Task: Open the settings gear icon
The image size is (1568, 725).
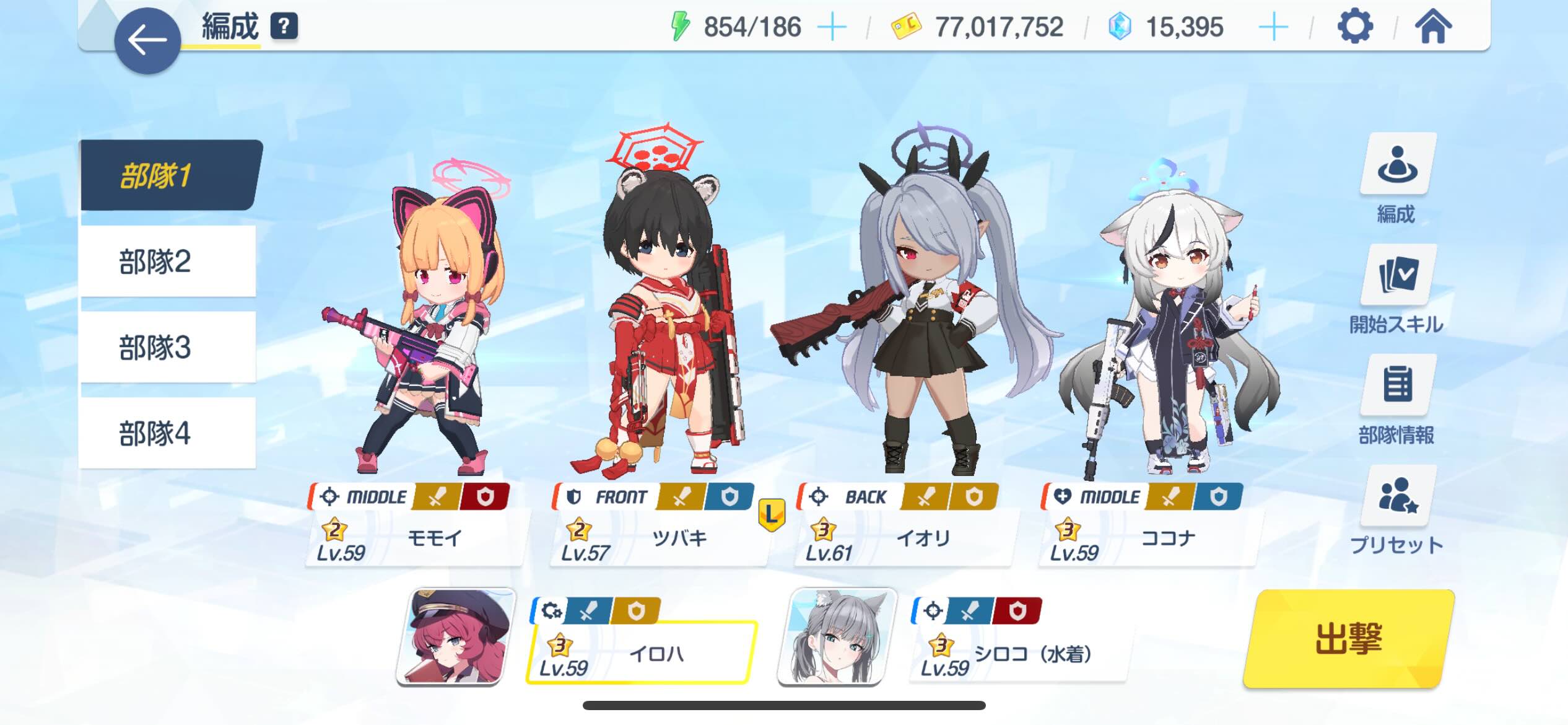Action: coord(1355,26)
